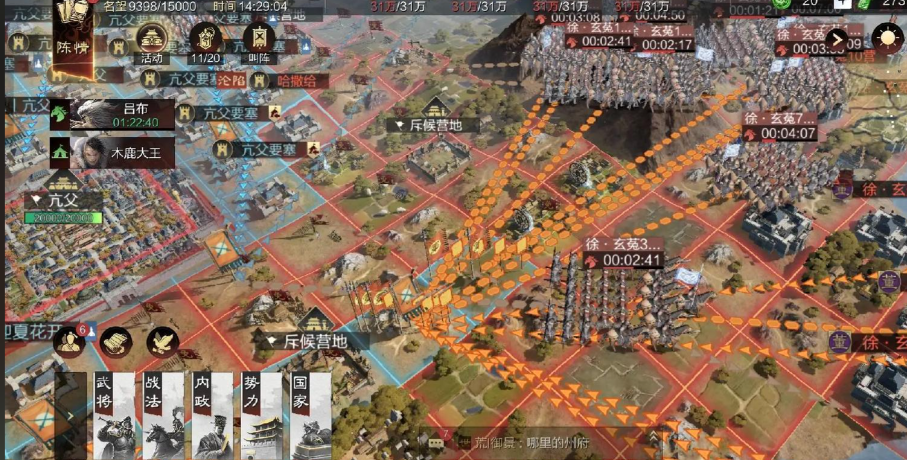Open the 陈情 petition banner
Screen dimensions: 907x460
73,39
